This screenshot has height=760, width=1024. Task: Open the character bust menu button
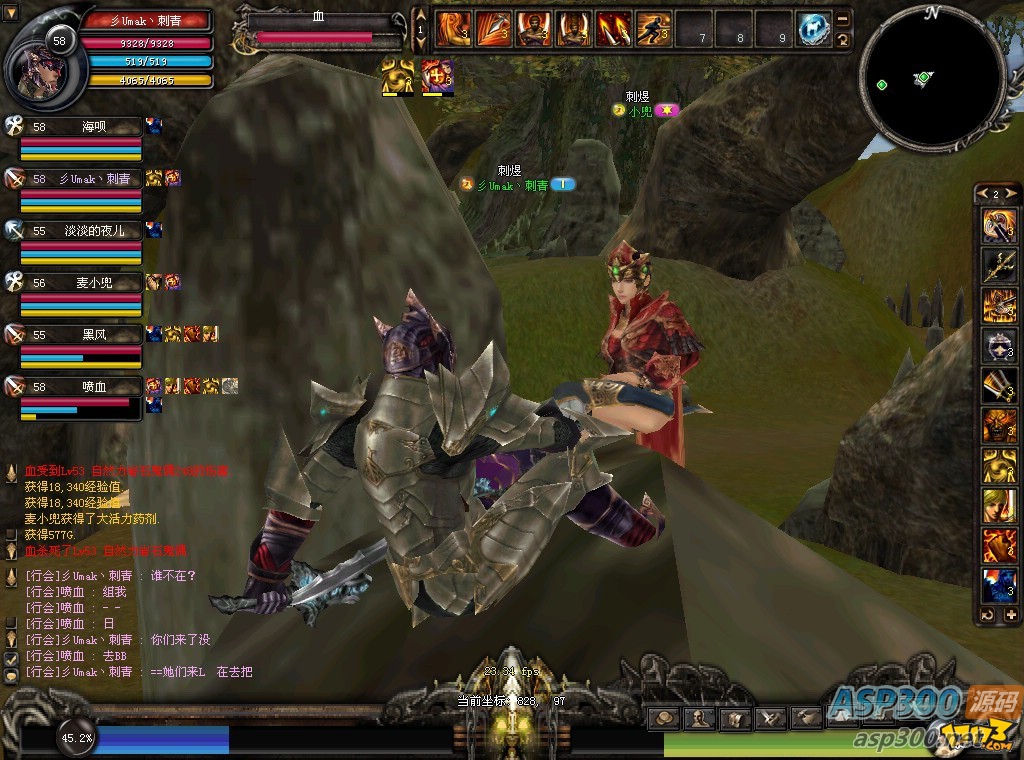coord(699,718)
